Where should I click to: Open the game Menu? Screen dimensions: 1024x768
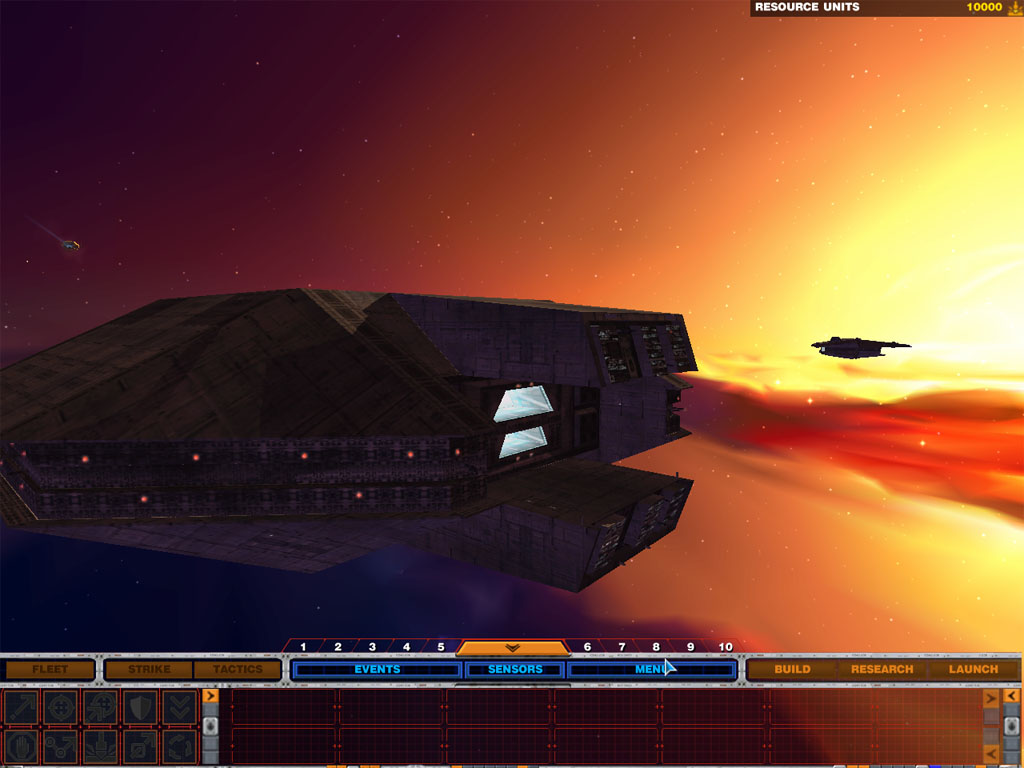tap(651, 669)
